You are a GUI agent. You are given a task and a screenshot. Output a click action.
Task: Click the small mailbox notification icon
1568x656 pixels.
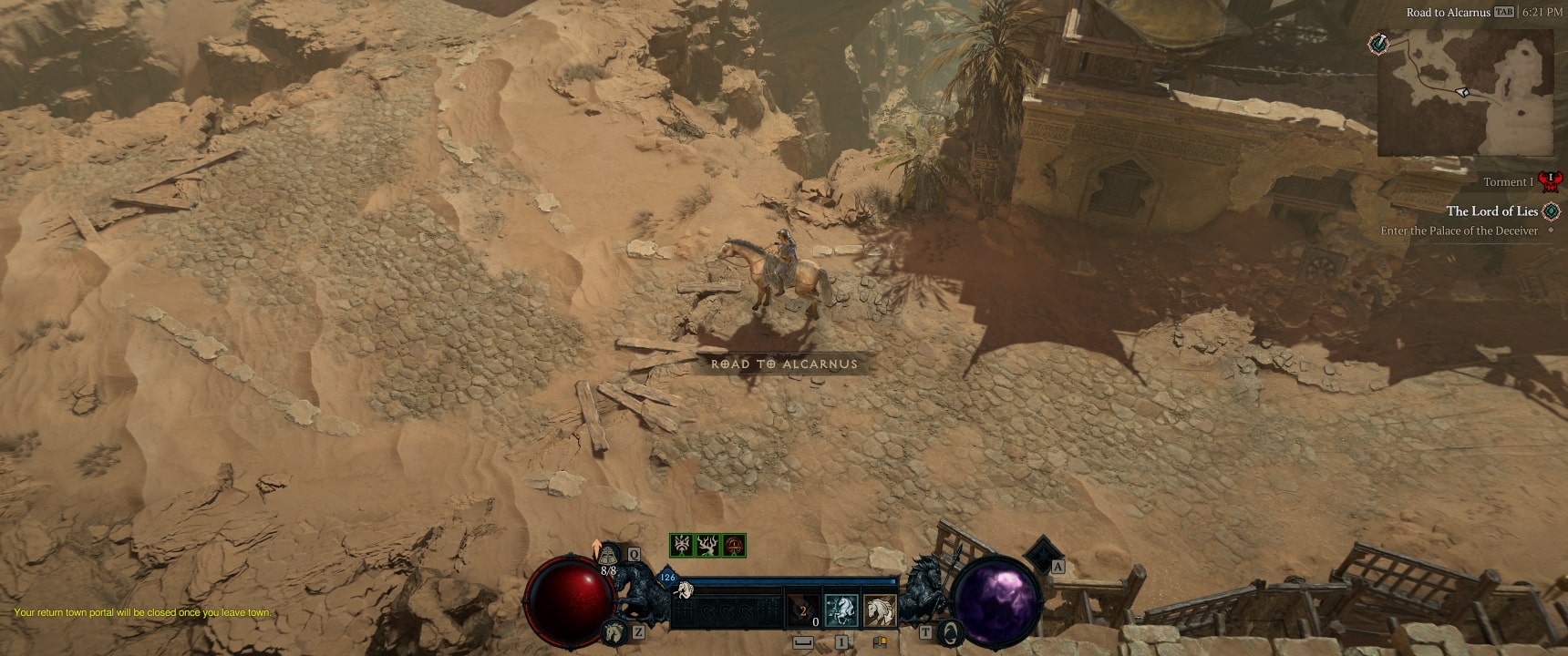pos(880,642)
